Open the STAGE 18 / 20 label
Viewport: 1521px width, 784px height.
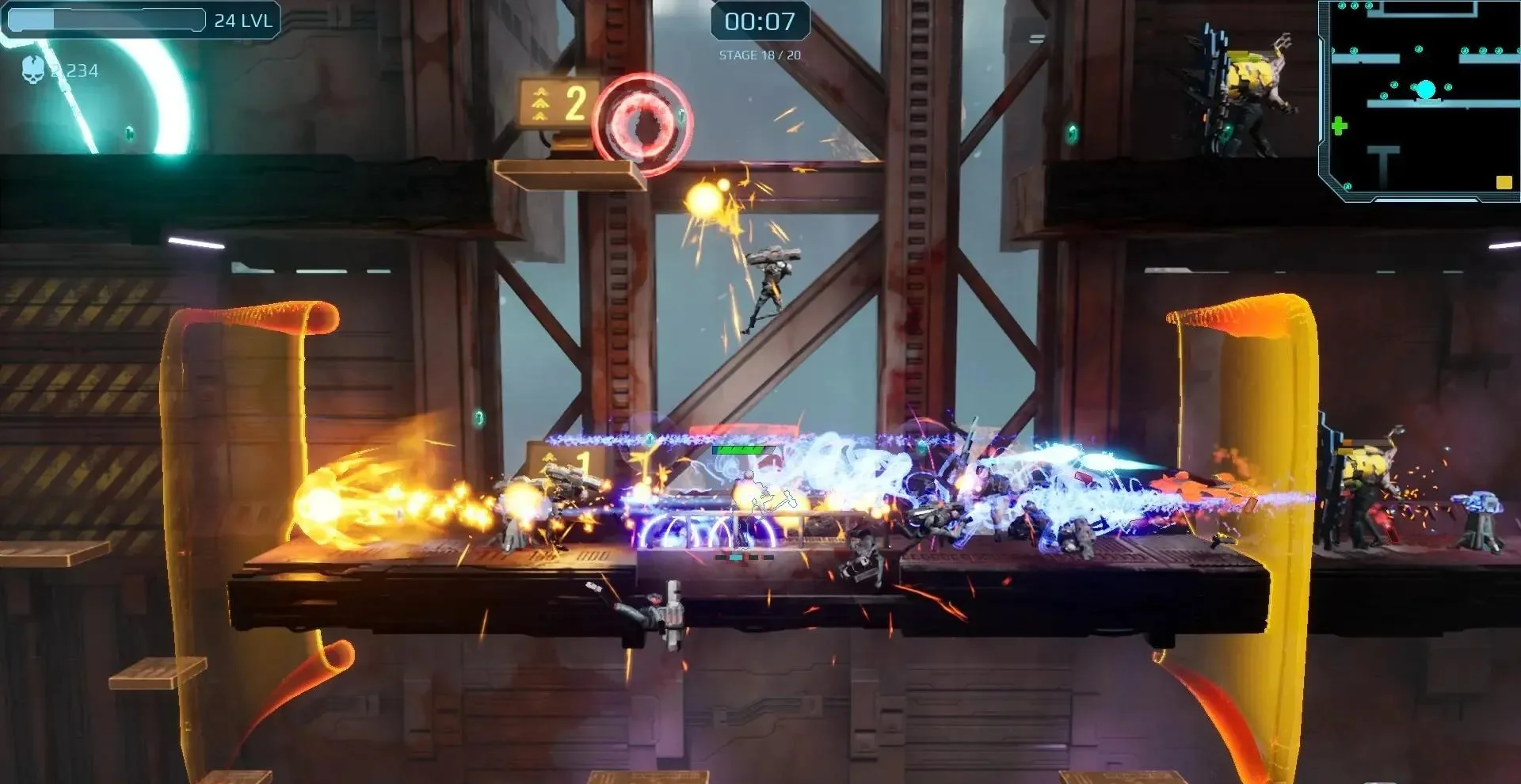758,55
